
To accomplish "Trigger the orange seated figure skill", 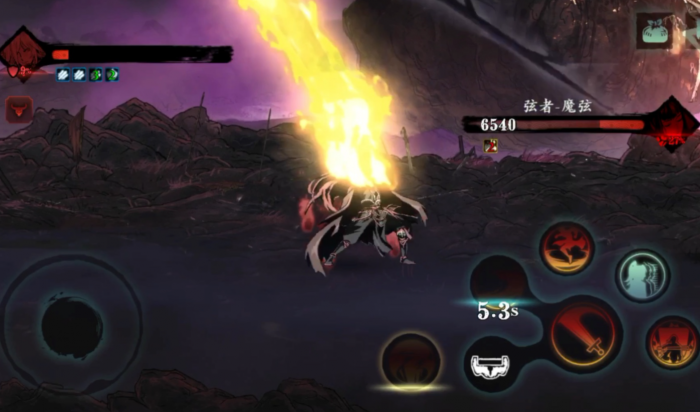I will (671, 342).
